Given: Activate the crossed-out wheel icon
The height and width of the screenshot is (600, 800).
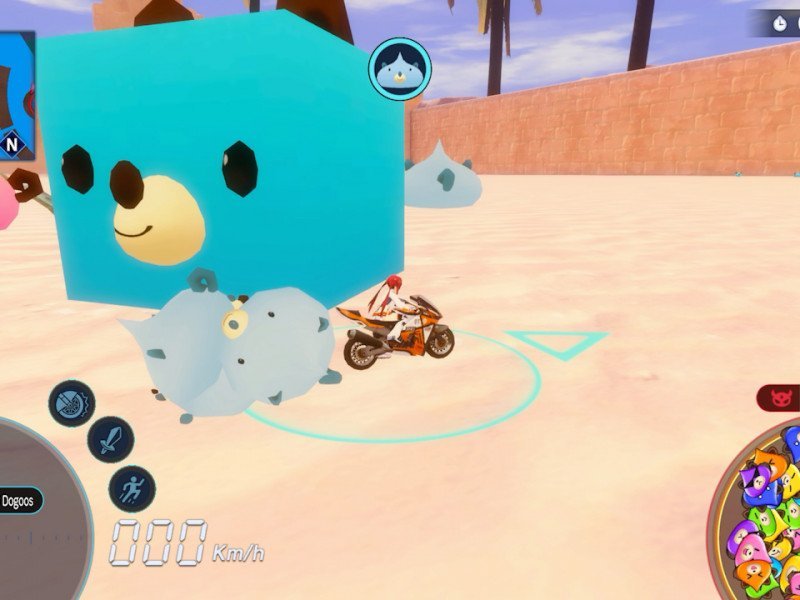Looking at the screenshot, I should 71,404.
